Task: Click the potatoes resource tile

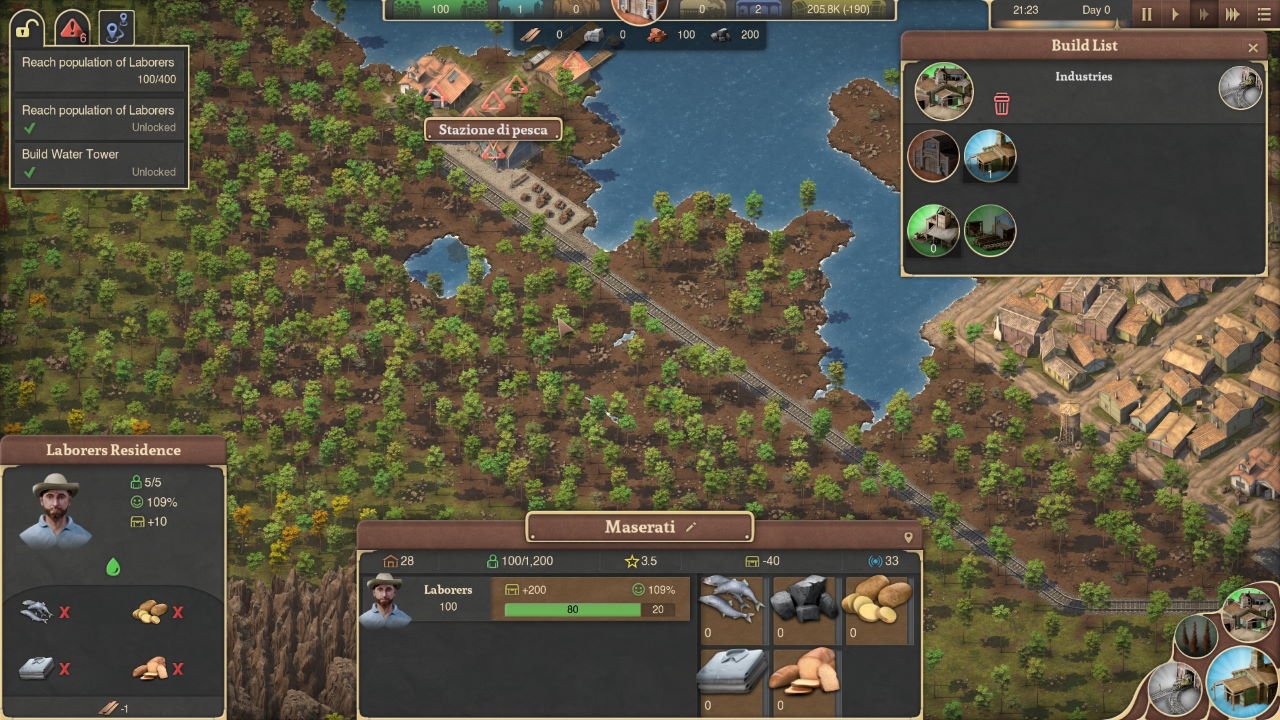Action: coord(877,607)
